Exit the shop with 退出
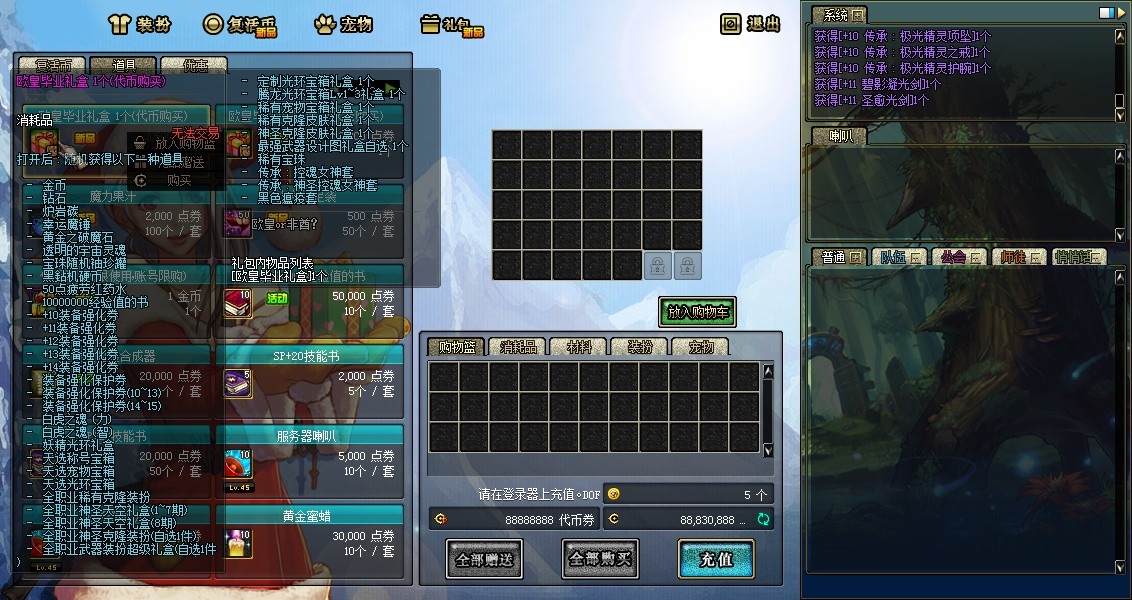 click(x=751, y=24)
